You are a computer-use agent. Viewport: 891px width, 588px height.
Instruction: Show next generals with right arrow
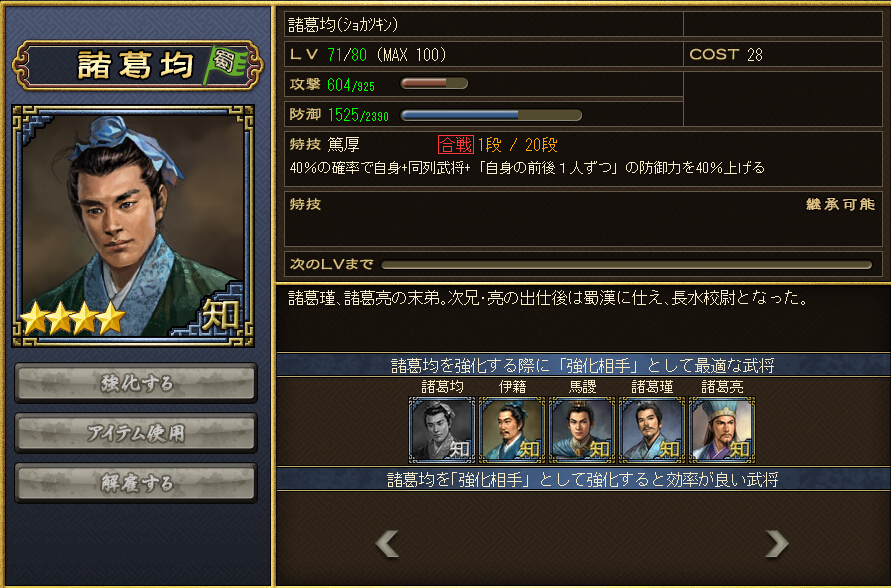point(776,543)
